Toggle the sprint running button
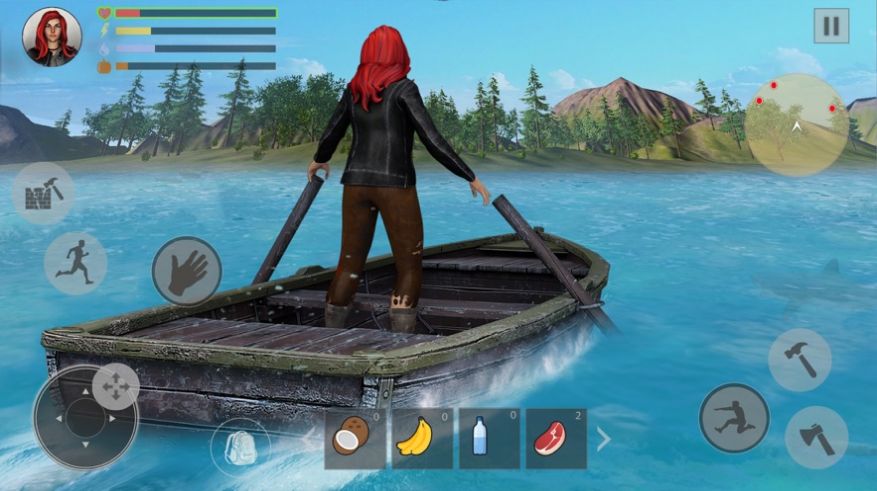This screenshot has height=491, width=877. (x=74, y=264)
